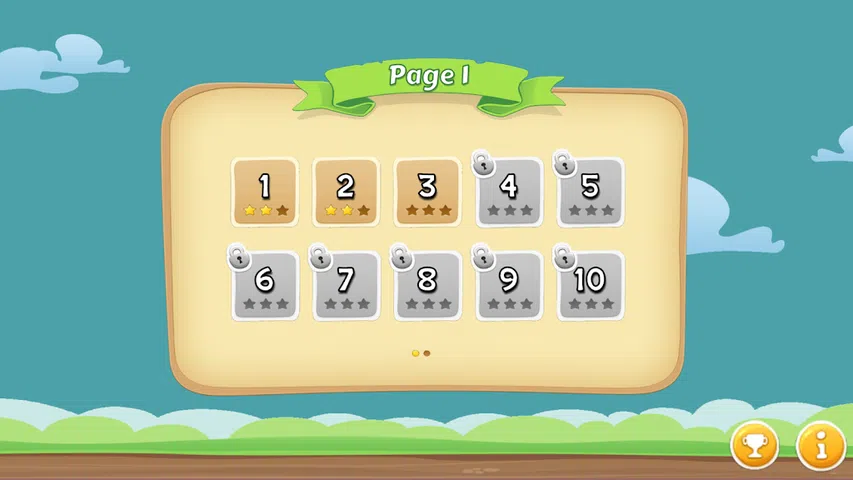
Task: Switch to the second page dot
Action: pos(427,353)
